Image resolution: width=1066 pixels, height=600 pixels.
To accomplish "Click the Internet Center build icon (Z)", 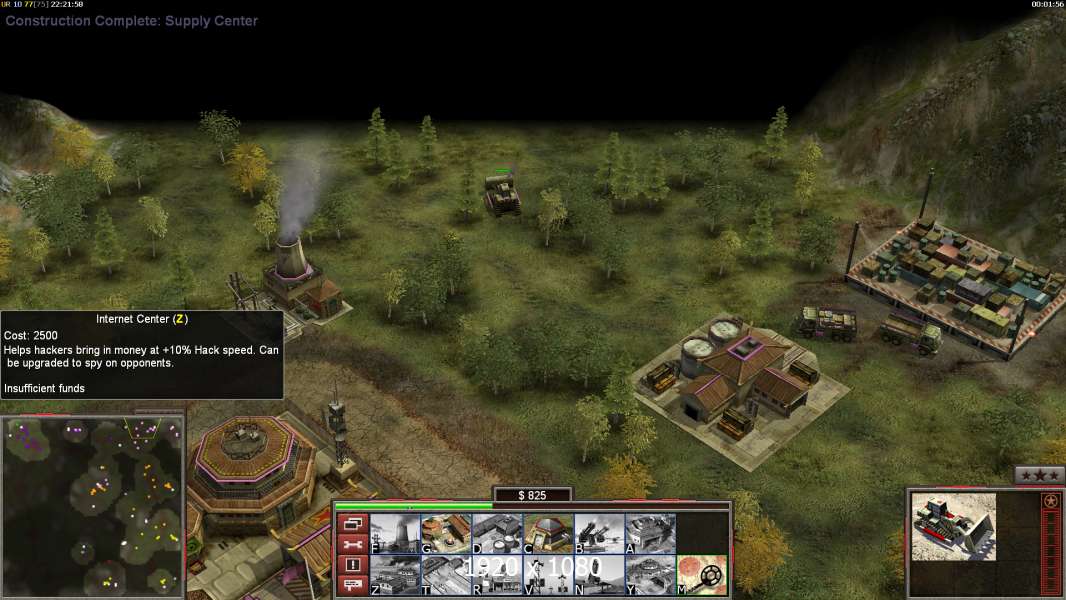I will tap(395, 575).
